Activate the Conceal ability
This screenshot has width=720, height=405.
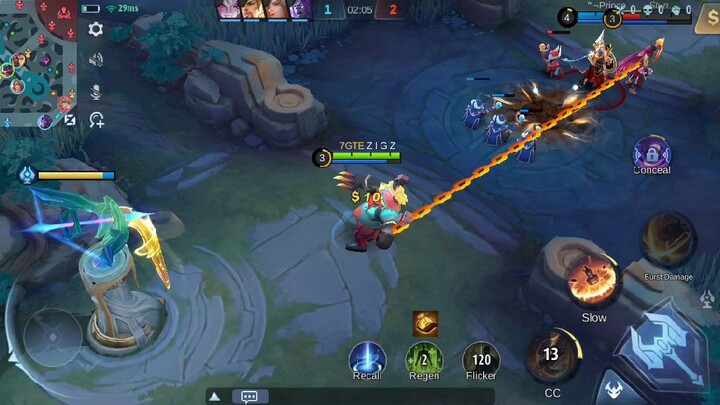tap(652, 154)
